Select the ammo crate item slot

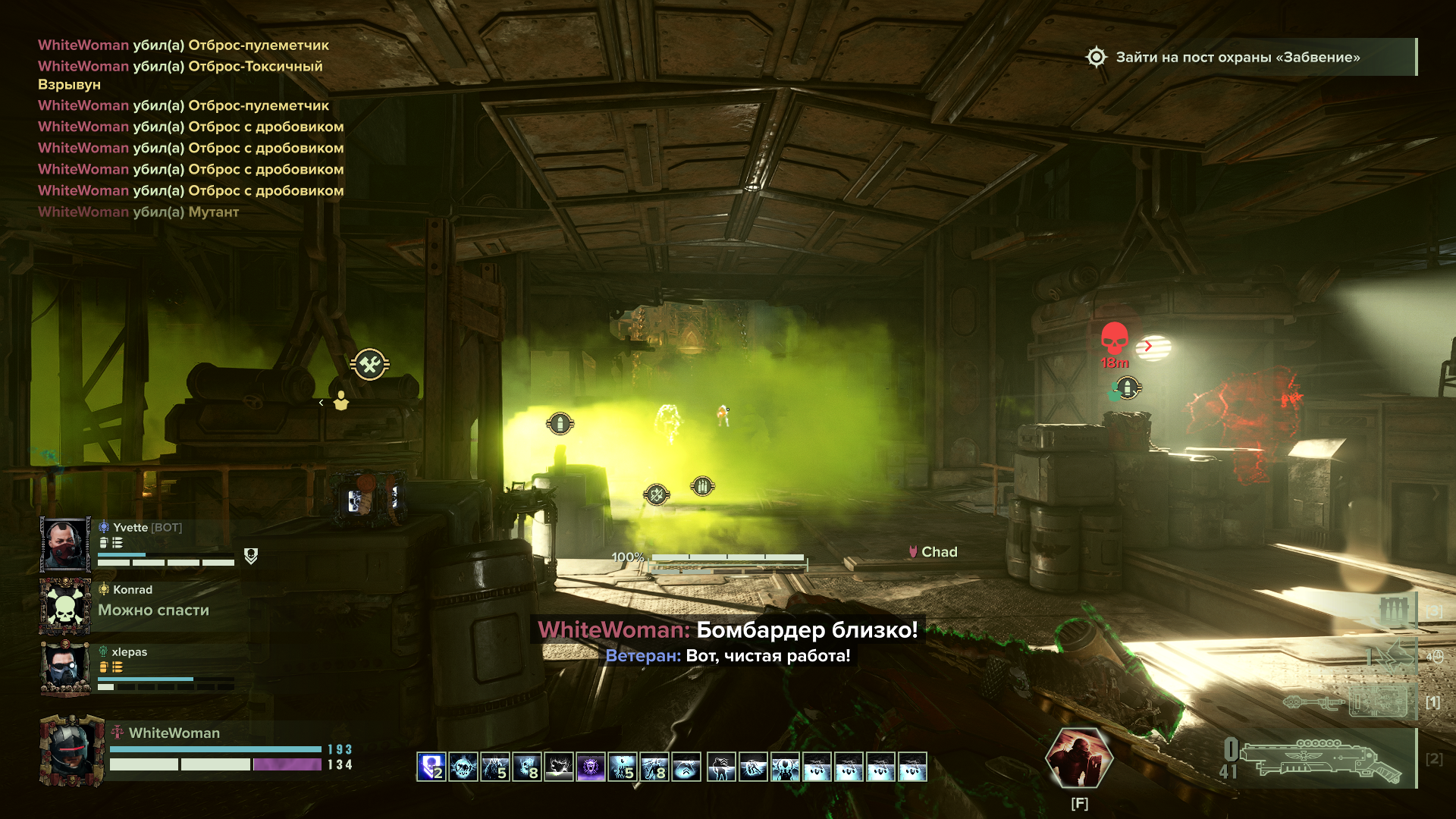(x=1394, y=611)
